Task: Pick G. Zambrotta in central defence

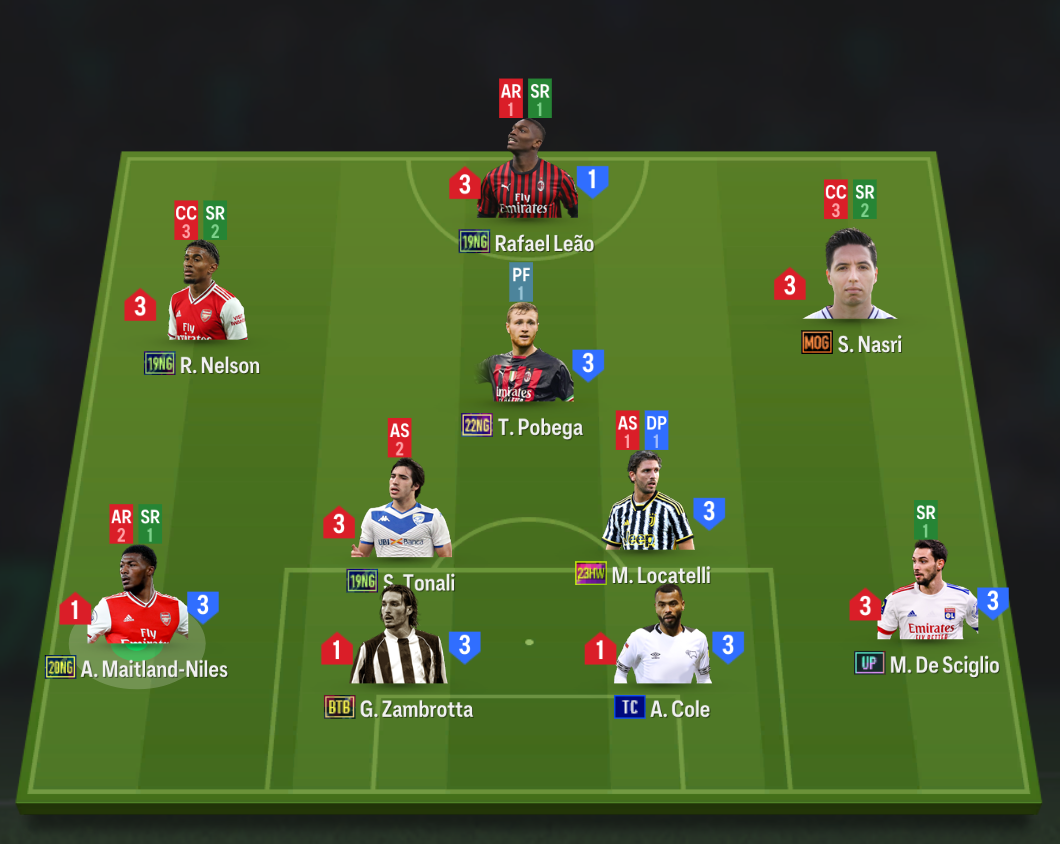Action: click(x=399, y=645)
